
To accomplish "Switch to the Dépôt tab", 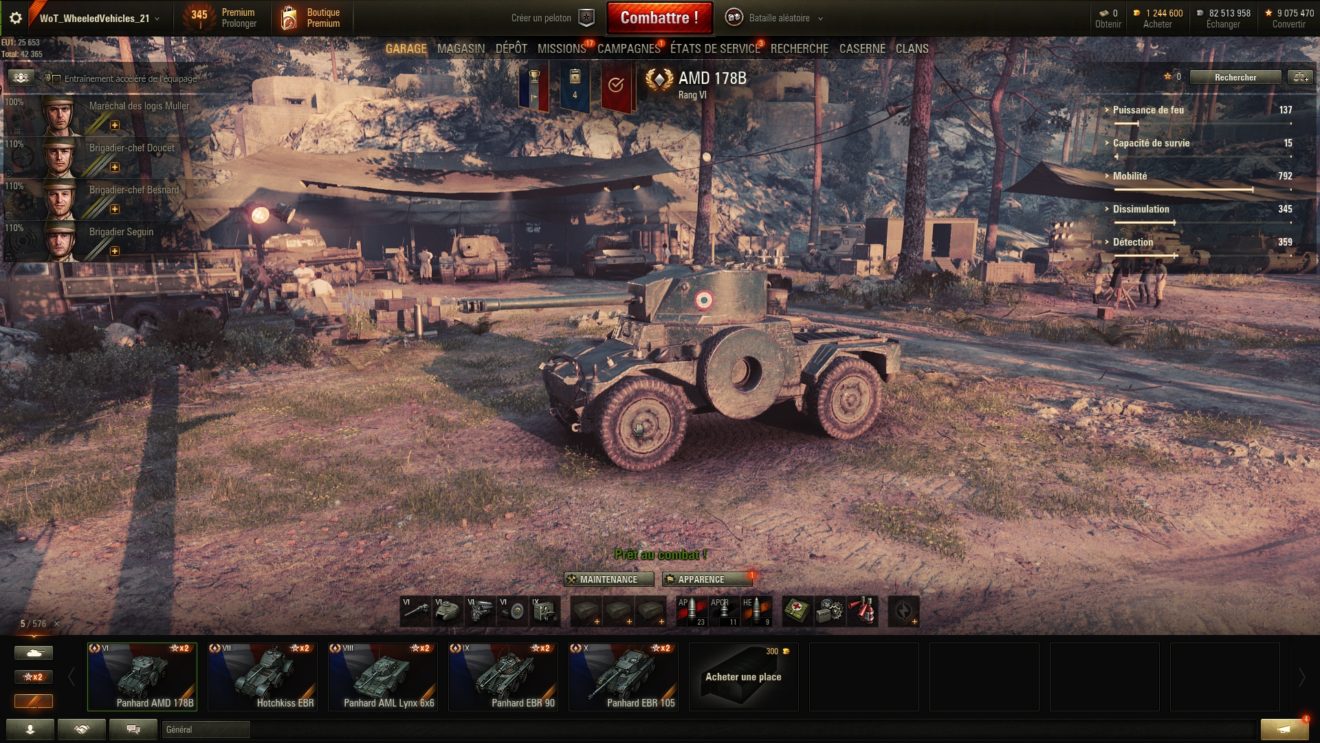I will (x=511, y=48).
